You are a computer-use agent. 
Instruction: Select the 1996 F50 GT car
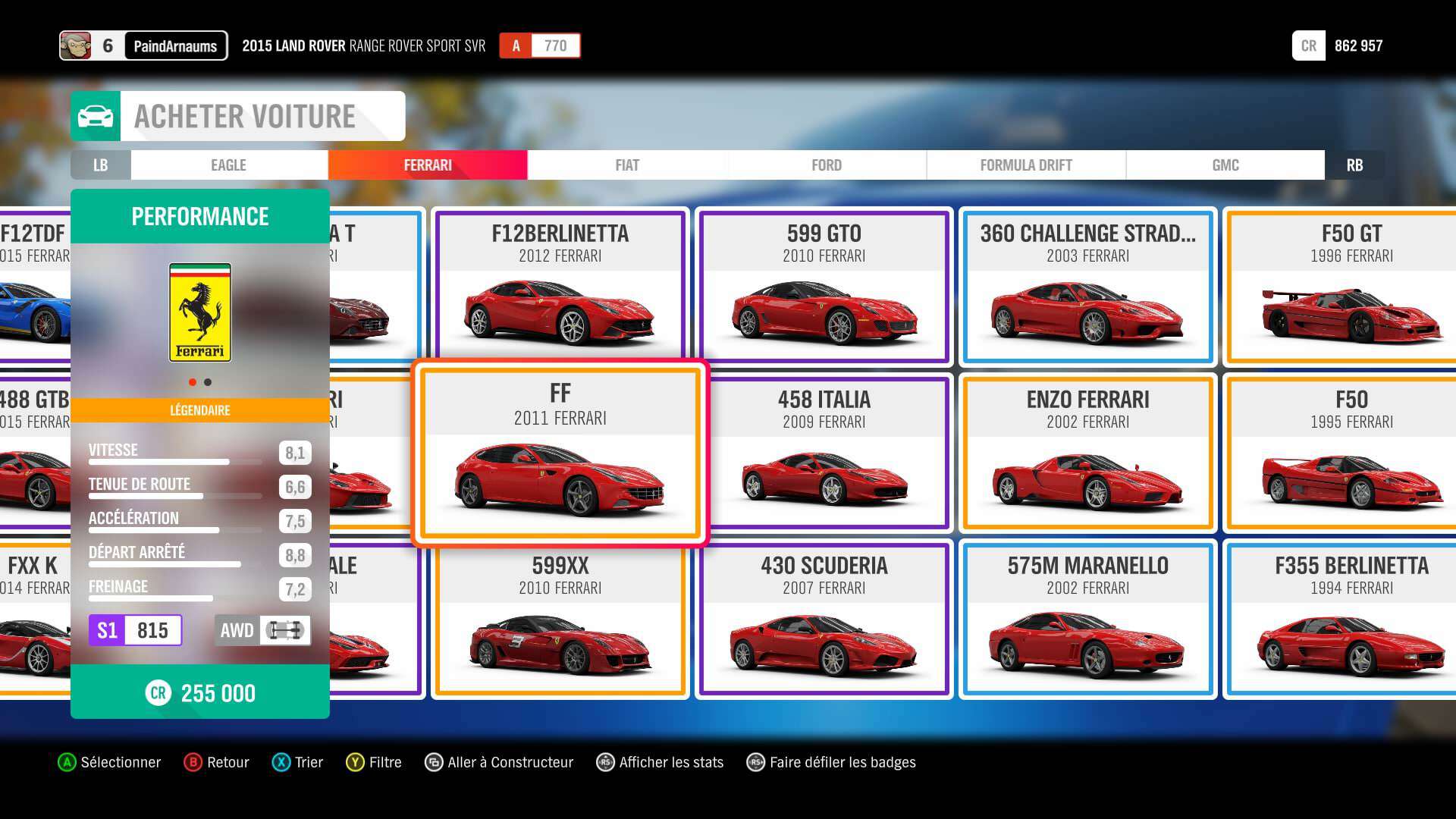click(x=1350, y=287)
